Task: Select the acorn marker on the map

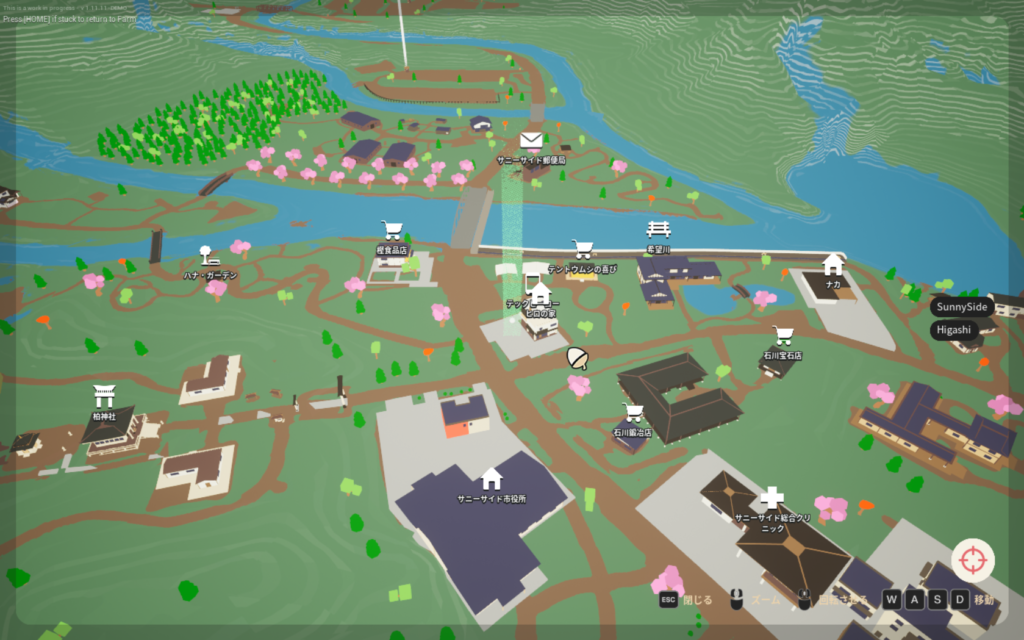Action: tap(577, 358)
